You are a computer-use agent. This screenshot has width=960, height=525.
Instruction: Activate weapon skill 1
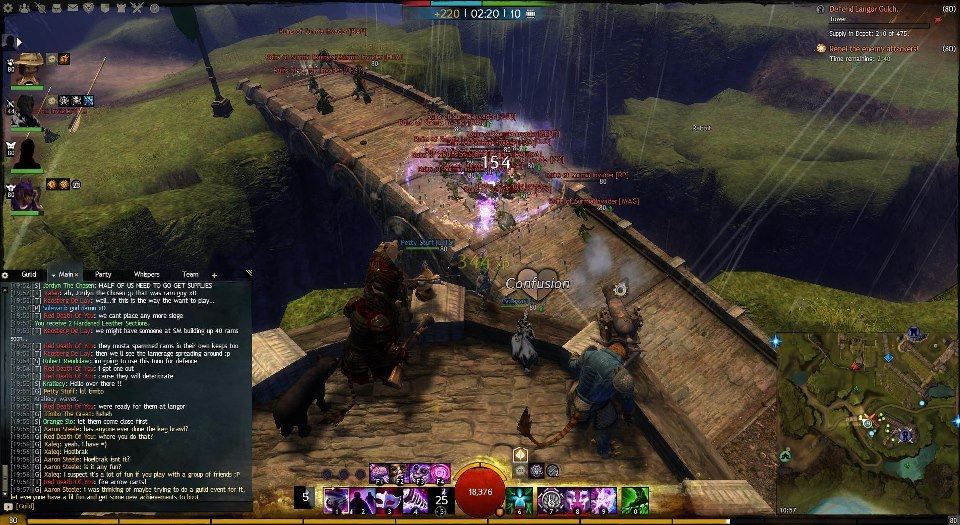pos(334,499)
